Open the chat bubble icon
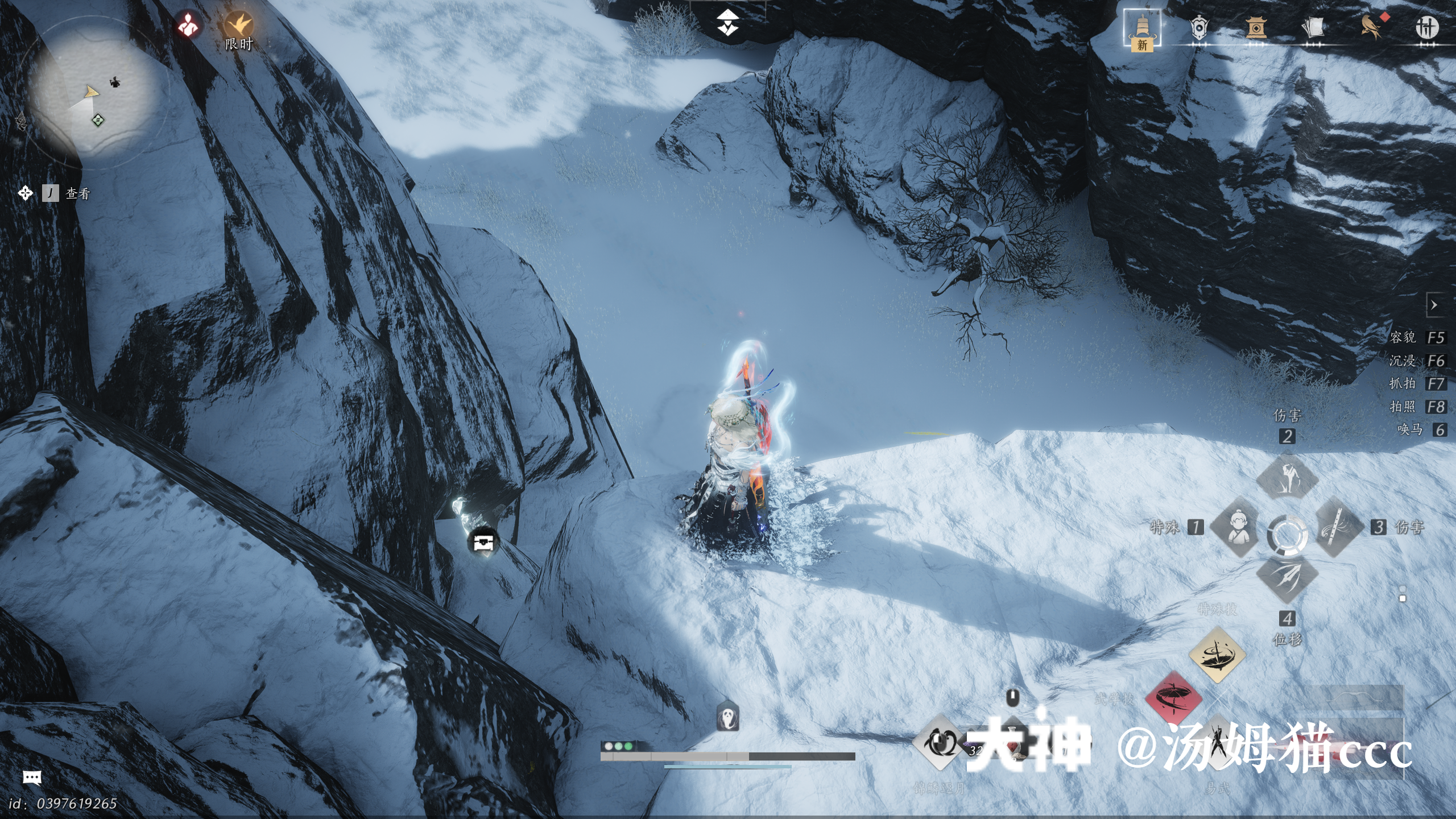 (32, 777)
